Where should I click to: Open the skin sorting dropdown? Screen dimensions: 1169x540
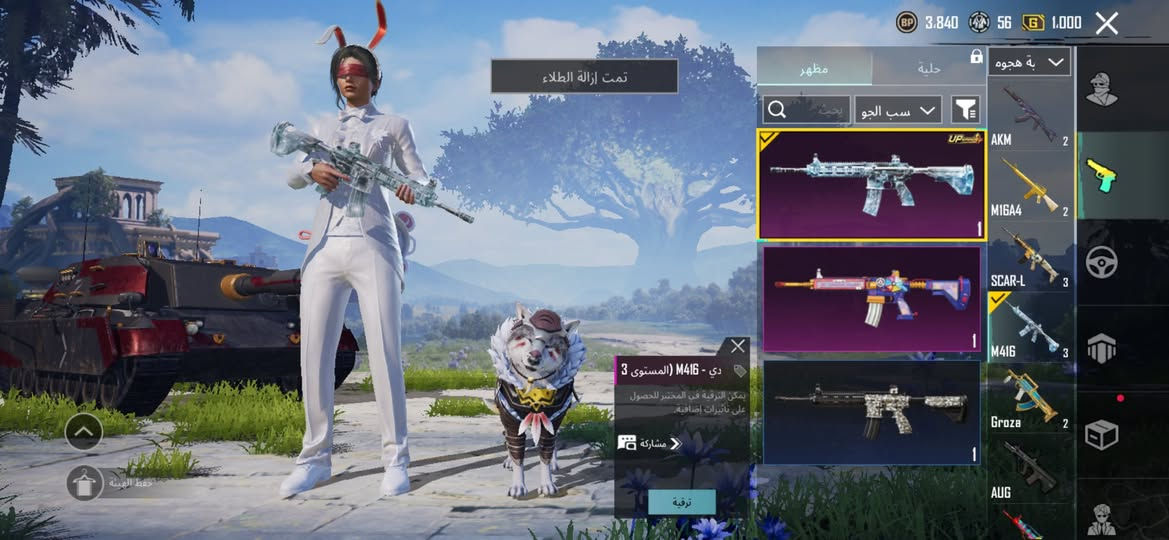coord(897,109)
